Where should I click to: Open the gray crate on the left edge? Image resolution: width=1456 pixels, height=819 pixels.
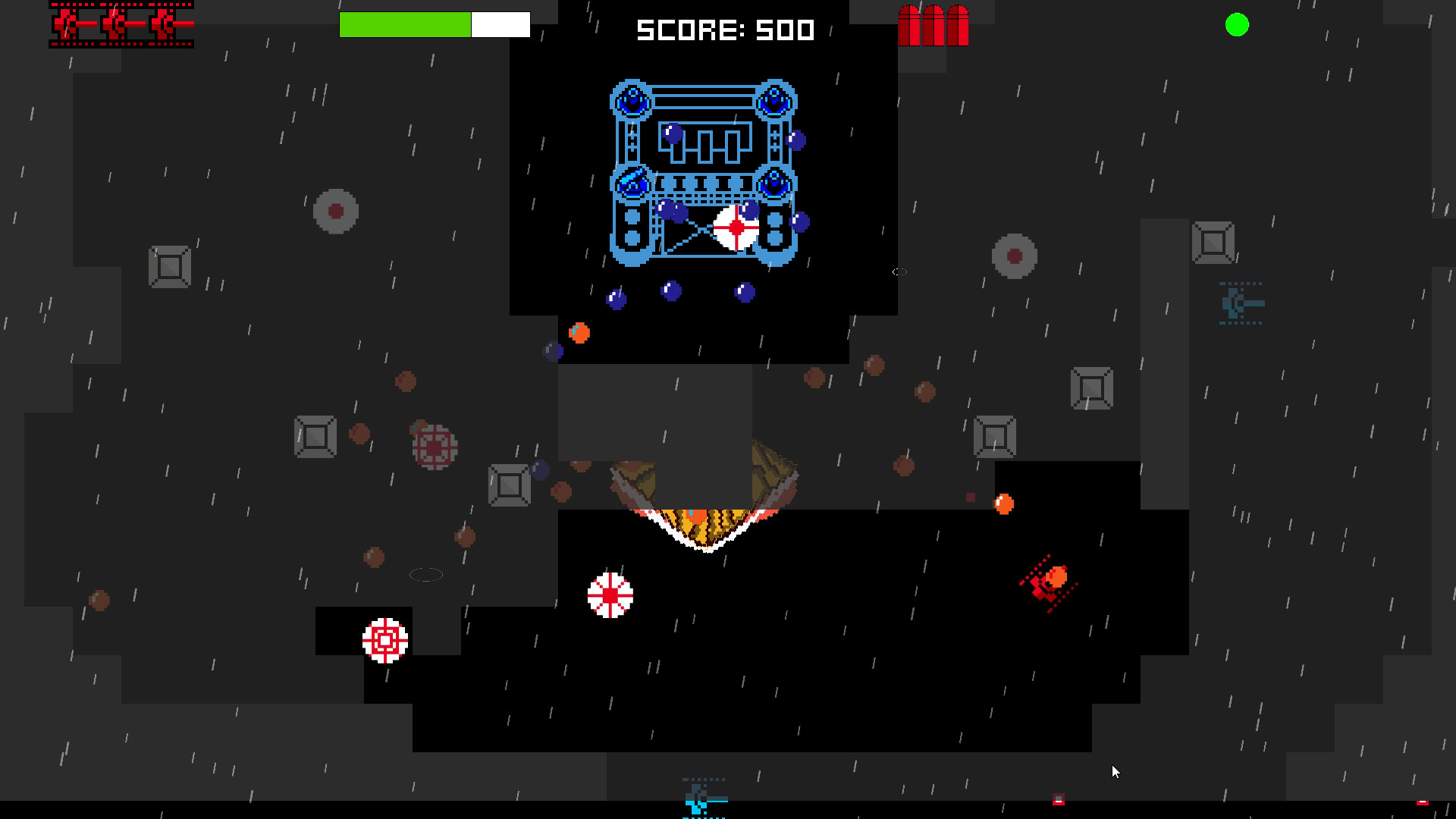(170, 267)
